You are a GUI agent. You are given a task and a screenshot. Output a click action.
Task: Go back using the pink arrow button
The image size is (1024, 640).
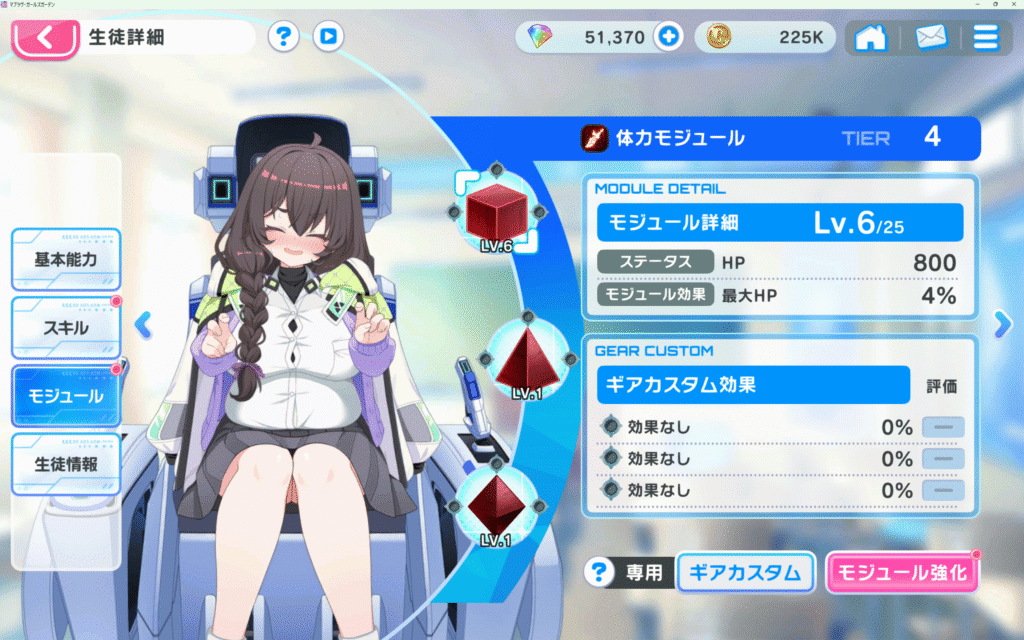coord(45,39)
